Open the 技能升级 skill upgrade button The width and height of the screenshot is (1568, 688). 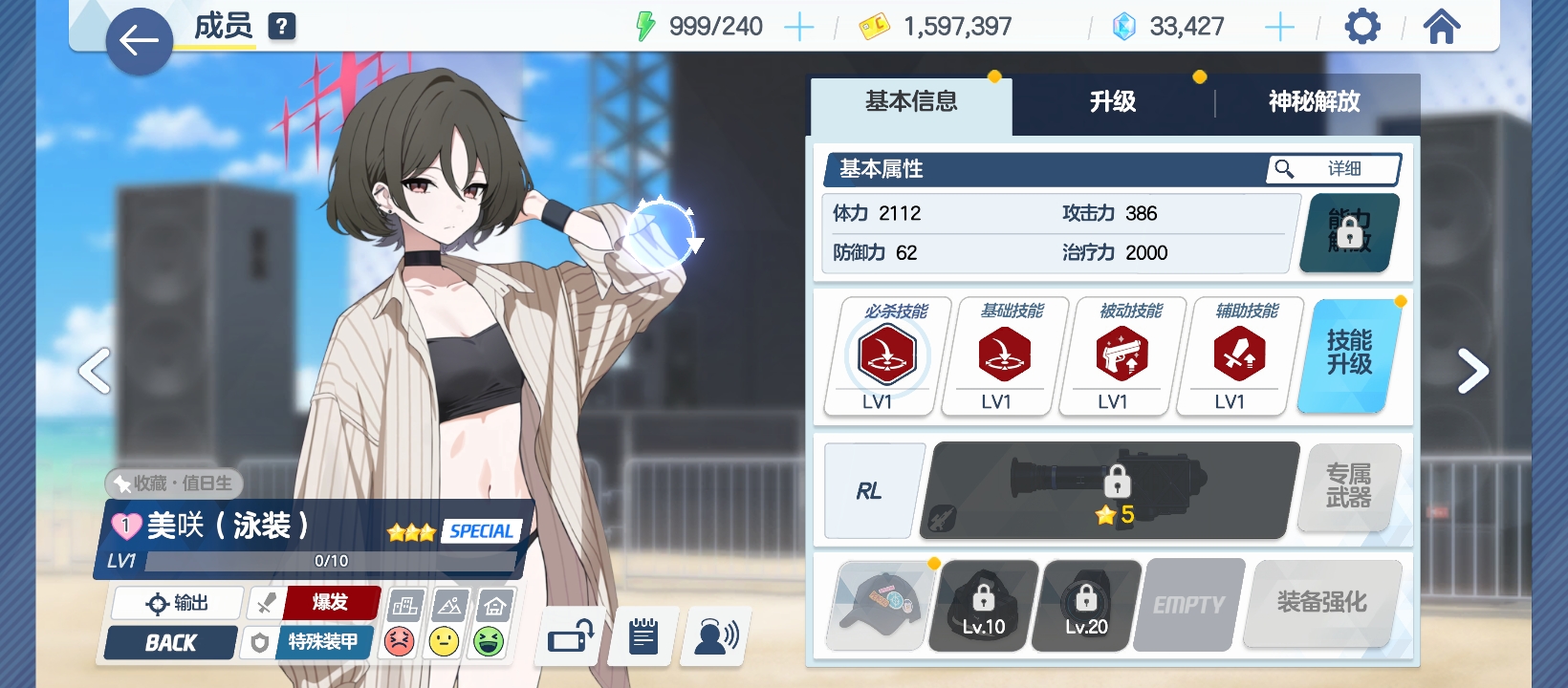click(x=1349, y=354)
